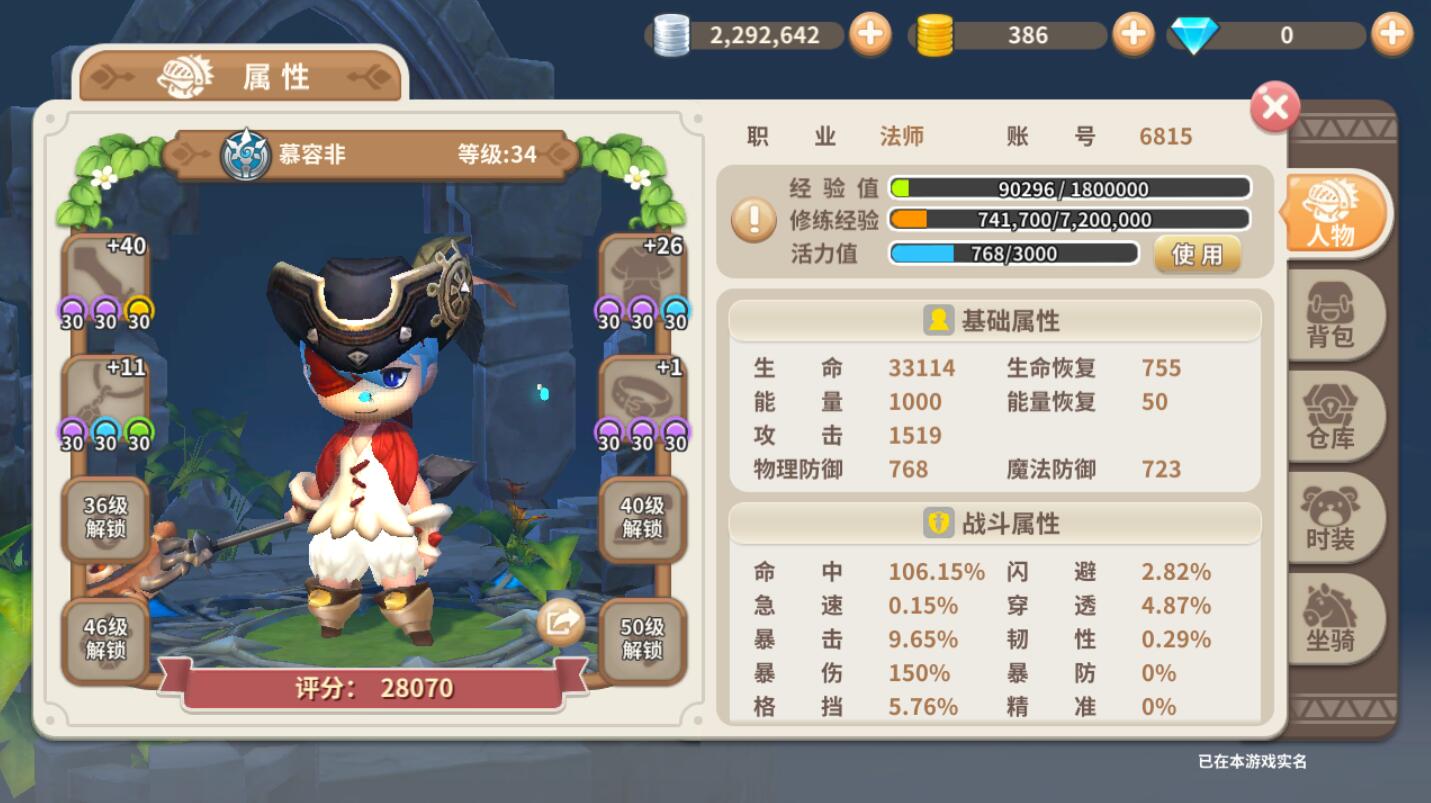The height and width of the screenshot is (803, 1431).
Task: Select the +11 necklace equipment slot
Action: click(106, 394)
